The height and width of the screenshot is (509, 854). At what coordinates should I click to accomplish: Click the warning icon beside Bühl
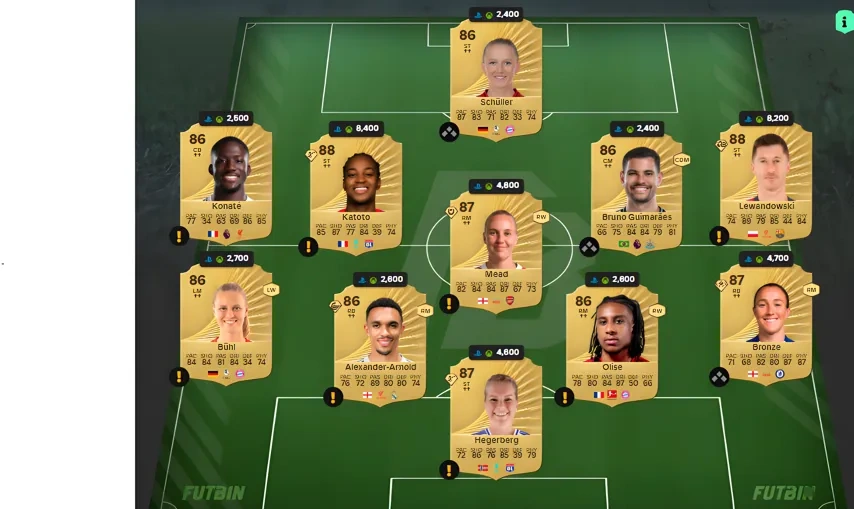[x=179, y=377]
